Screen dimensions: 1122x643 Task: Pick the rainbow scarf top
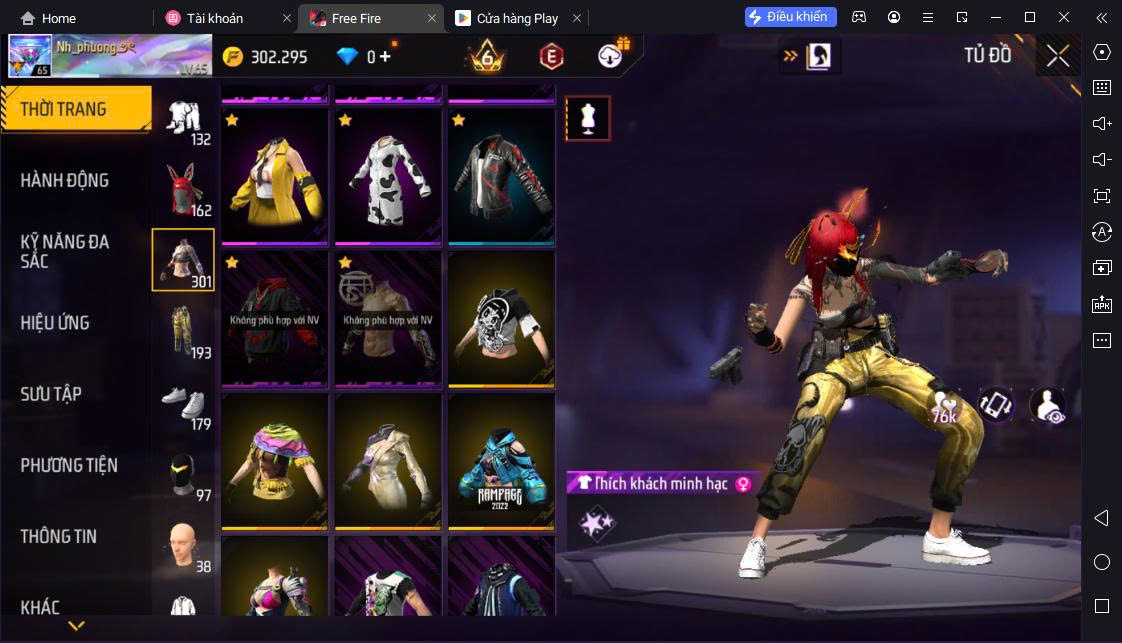(275, 460)
